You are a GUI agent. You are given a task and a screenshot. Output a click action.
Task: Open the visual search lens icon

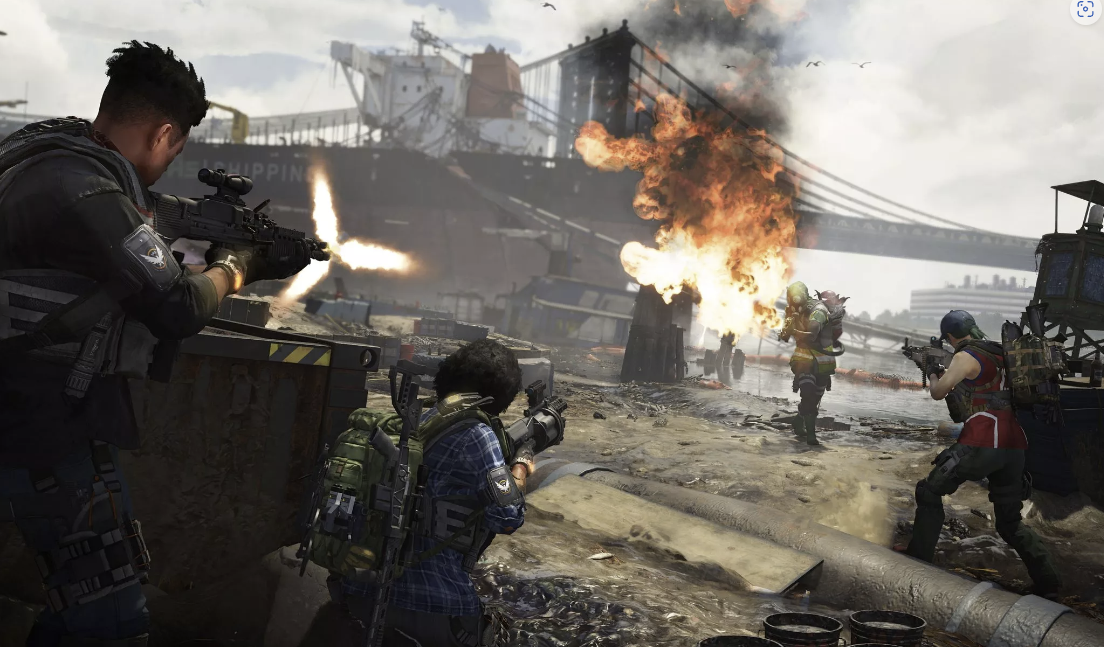[1085, 11]
